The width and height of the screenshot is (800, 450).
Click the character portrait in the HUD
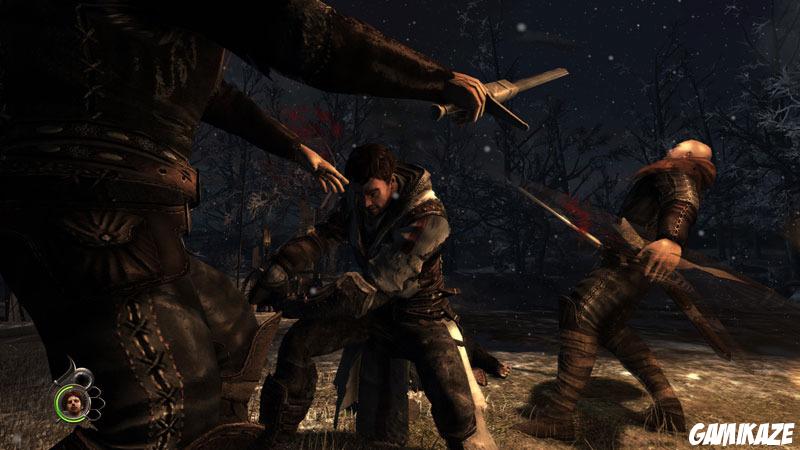(75, 405)
